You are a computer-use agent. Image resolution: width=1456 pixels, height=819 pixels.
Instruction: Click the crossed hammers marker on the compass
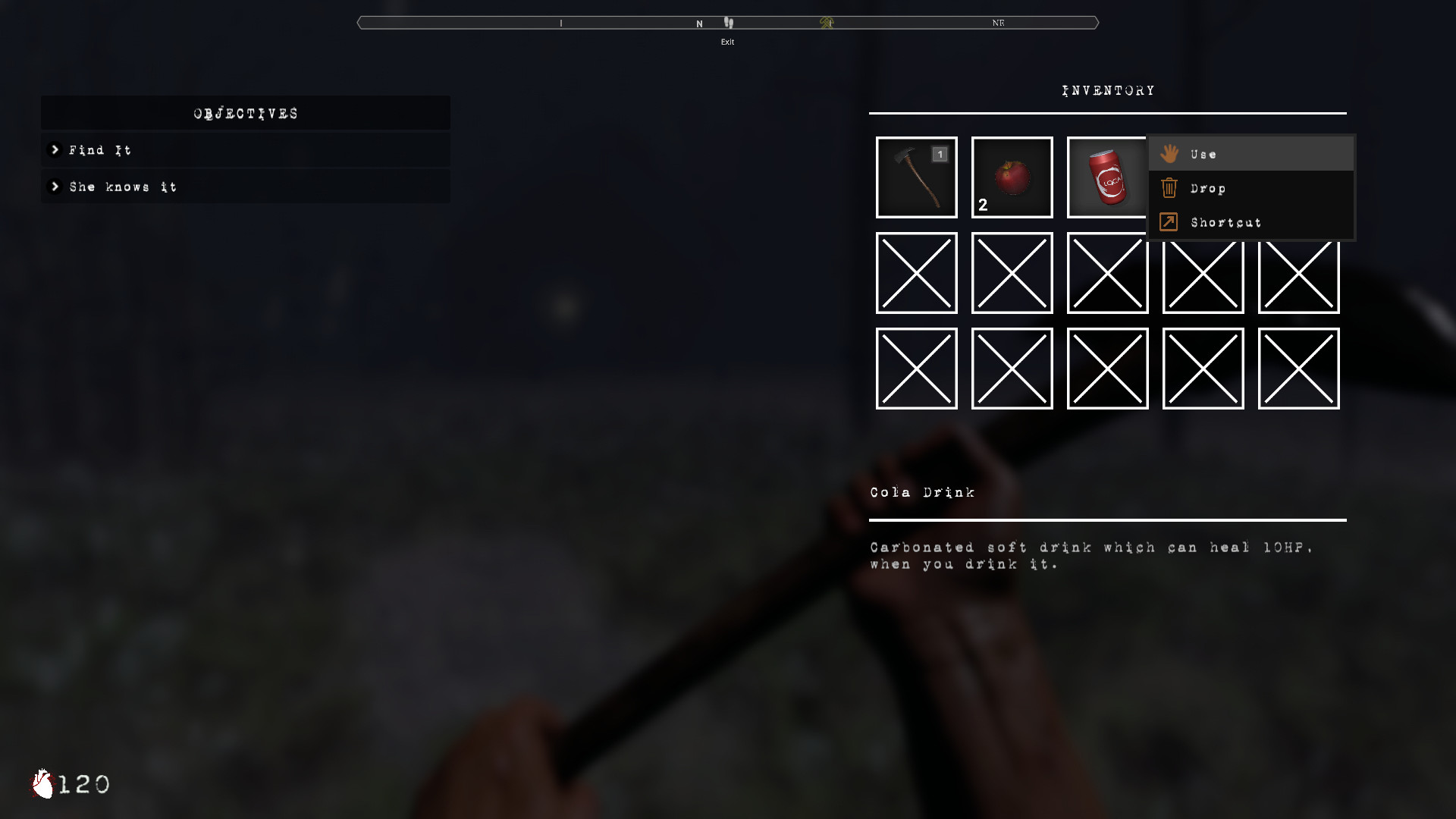(828, 23)
